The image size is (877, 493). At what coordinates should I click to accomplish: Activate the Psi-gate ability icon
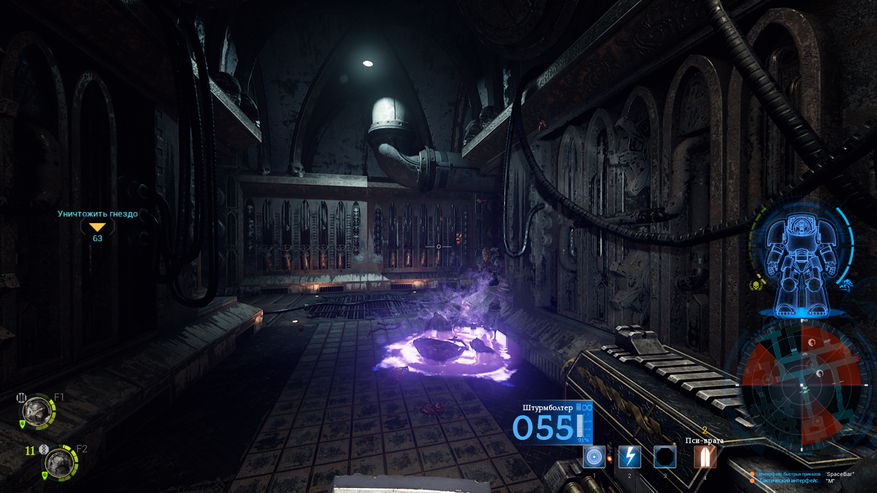(x=705, y=457)
